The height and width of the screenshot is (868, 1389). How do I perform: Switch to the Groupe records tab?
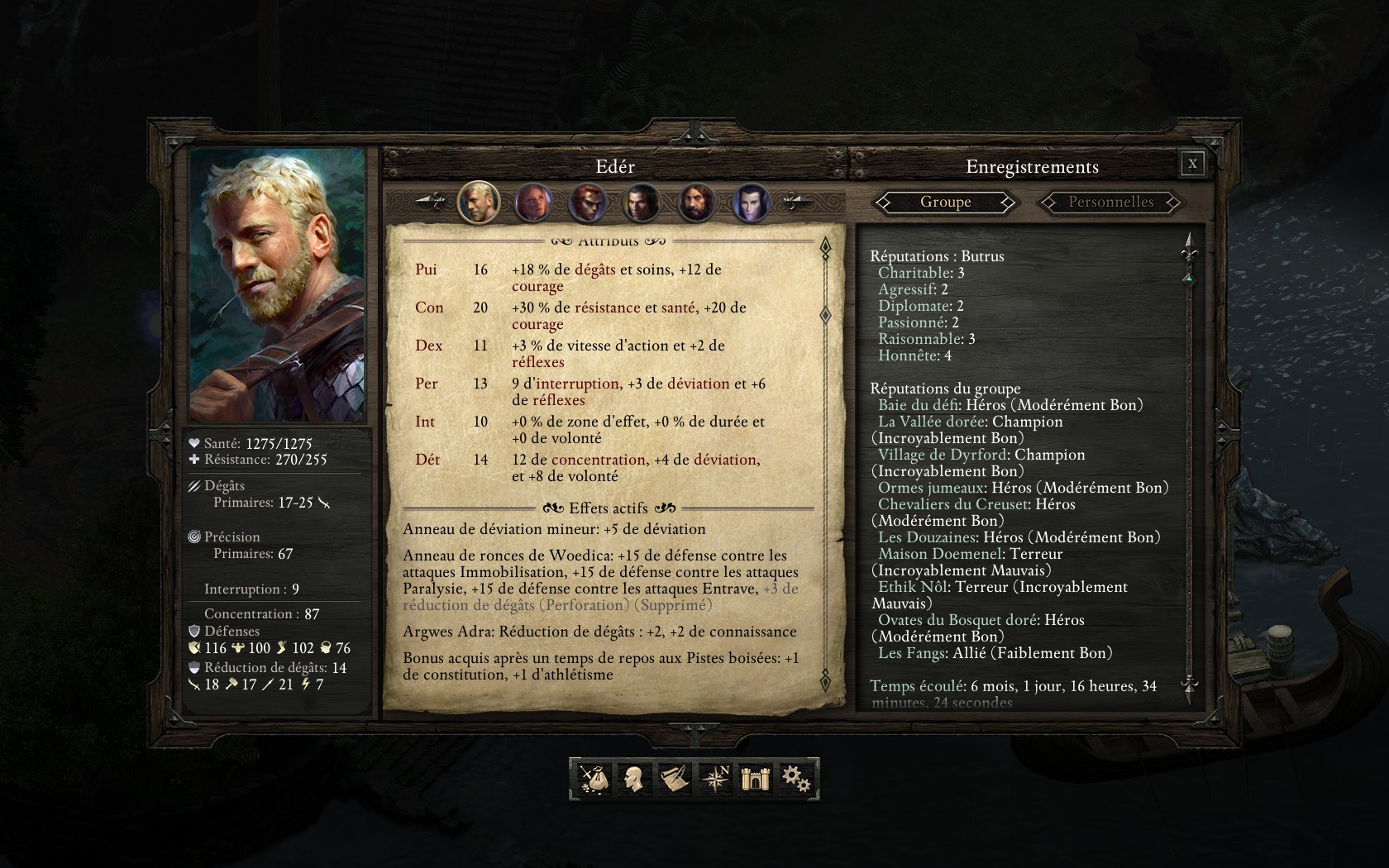pos(945,202)
